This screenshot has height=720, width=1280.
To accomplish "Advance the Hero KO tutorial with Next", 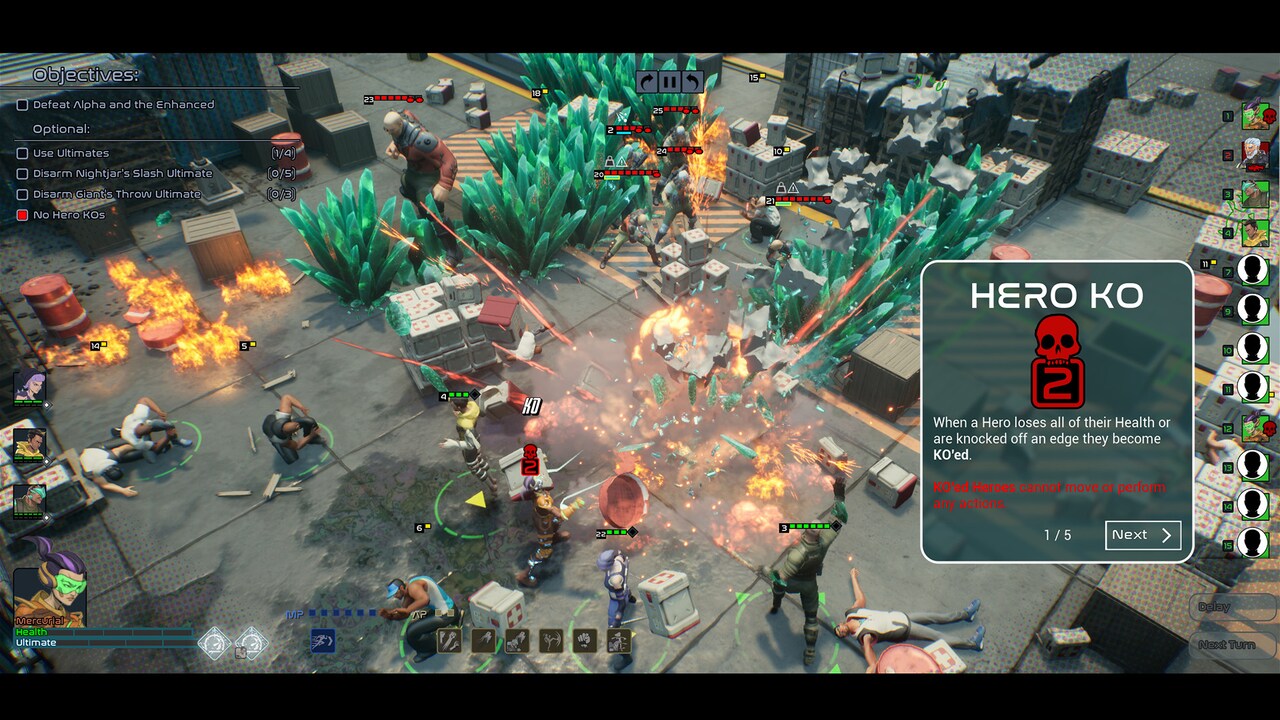I will (1143, 535).
